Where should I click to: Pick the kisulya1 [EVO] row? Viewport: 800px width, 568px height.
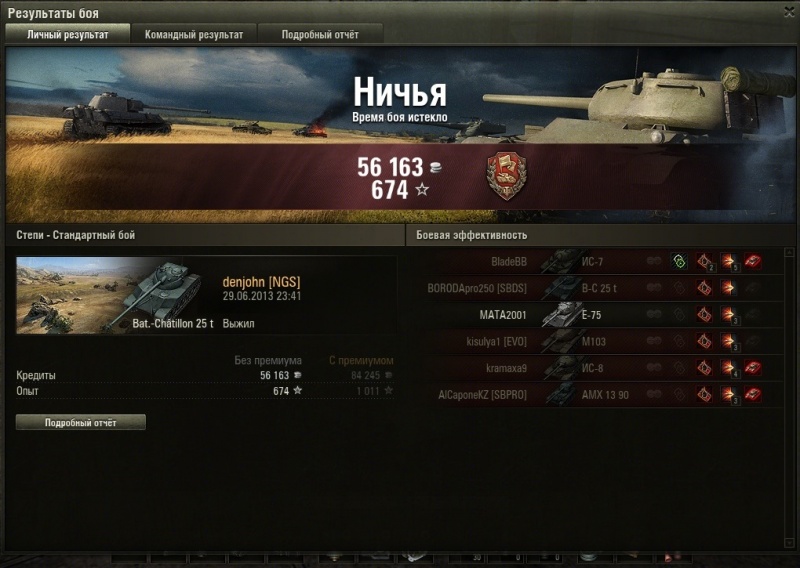600,341
